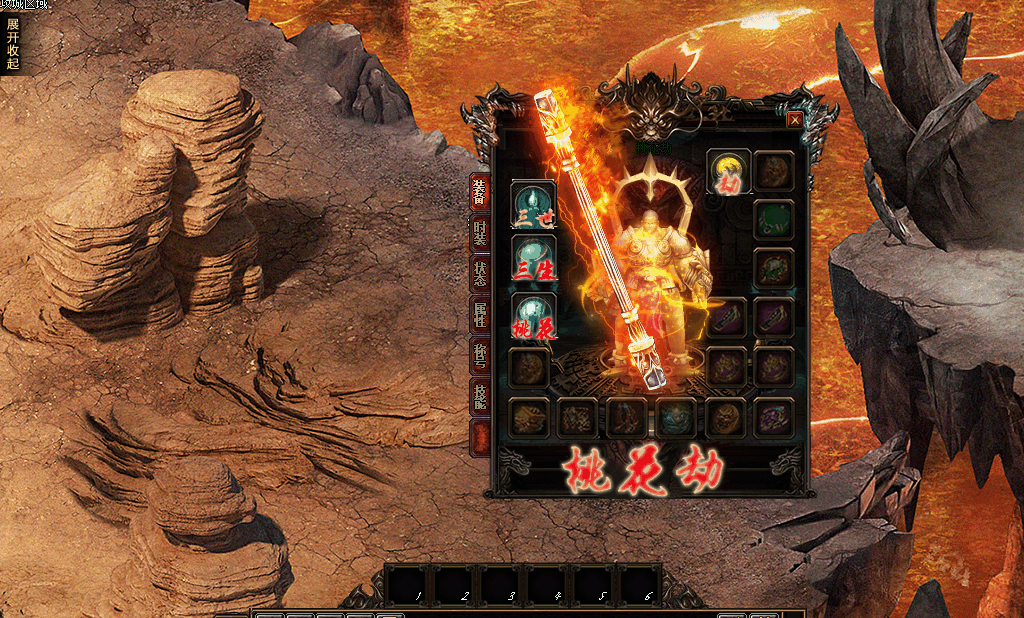The width and height of the screenshot is (1024, 618).
Task: Select the 三世 equipment slot
Action: 532,204
